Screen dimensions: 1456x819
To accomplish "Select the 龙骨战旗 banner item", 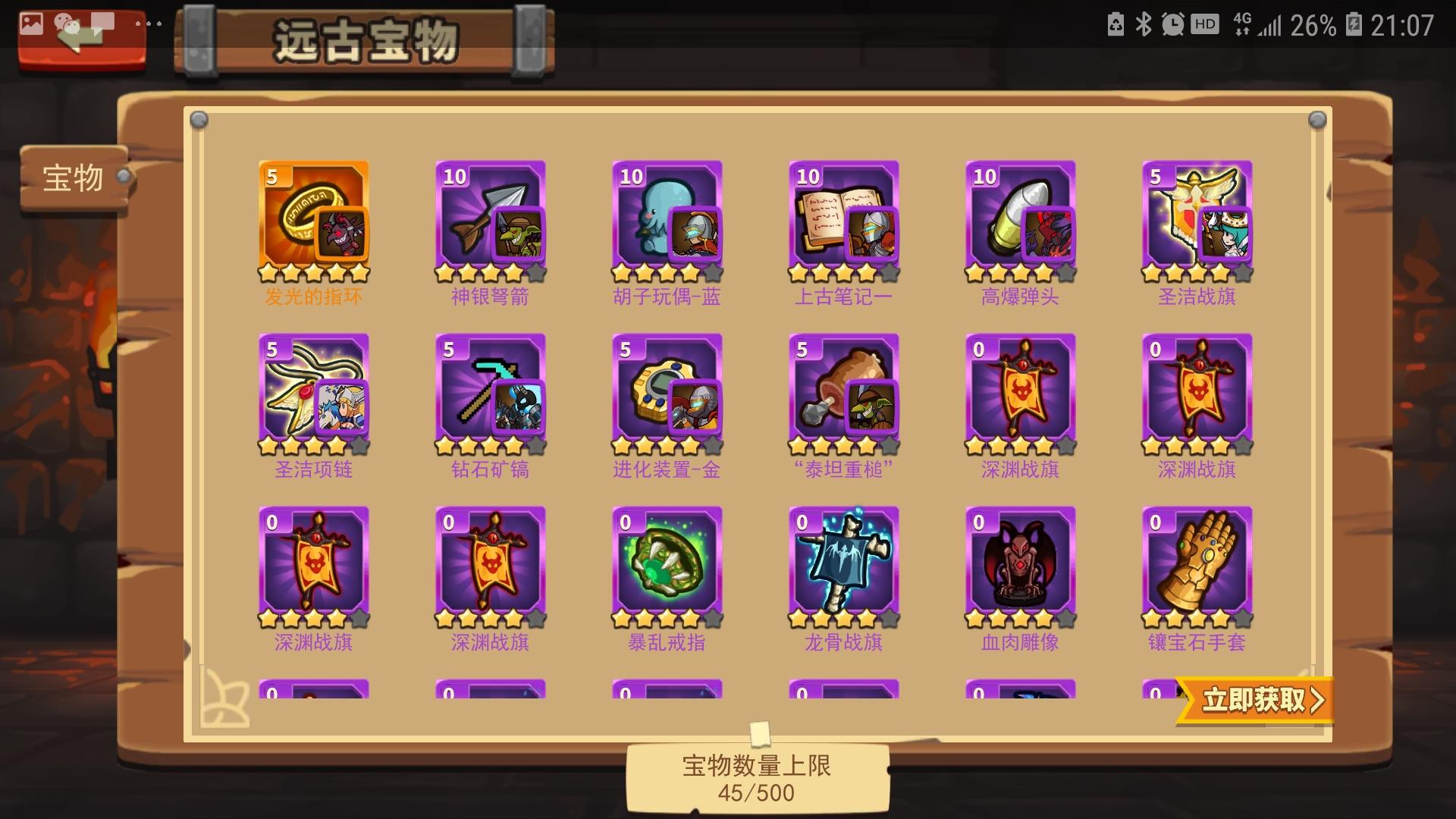I will (x=843, y=565).
